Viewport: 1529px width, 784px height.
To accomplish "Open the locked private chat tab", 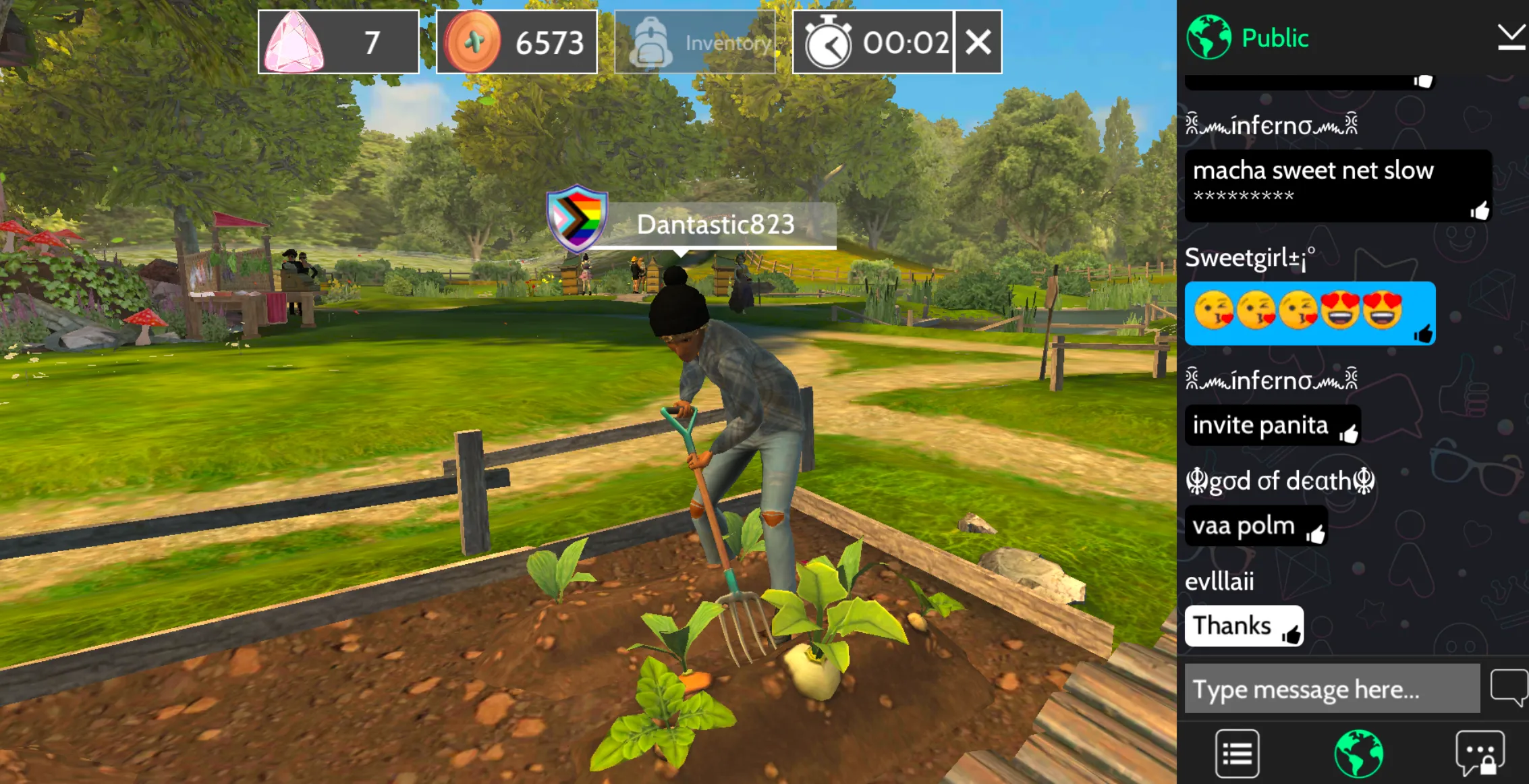I will pyautogui.click(x=1480, y=753).
